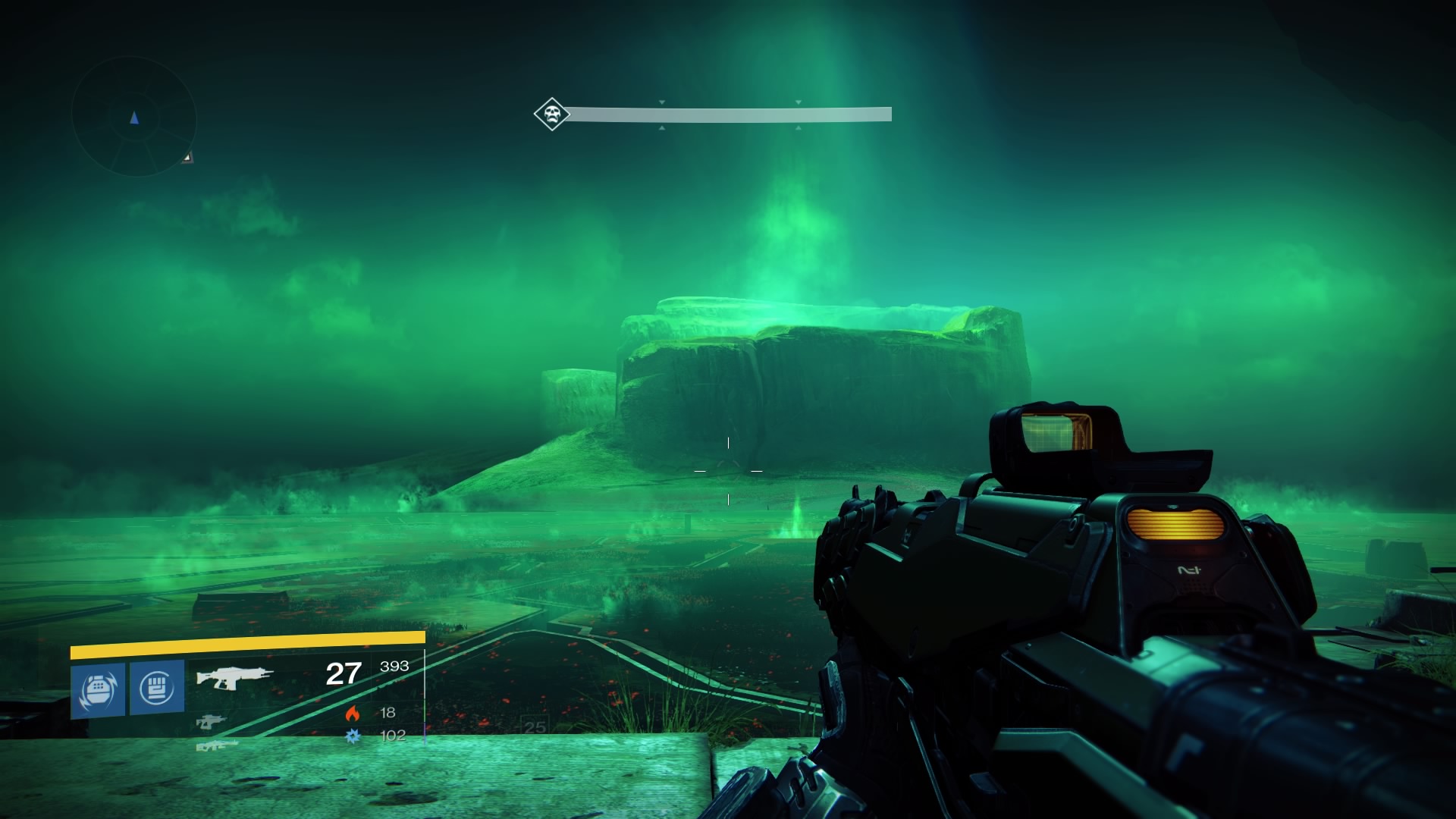This screenshot has height=819, width=1456.
Task: Switch to the small secondary weapon icon
Action: pyautogui.click(x=211, y=721)
